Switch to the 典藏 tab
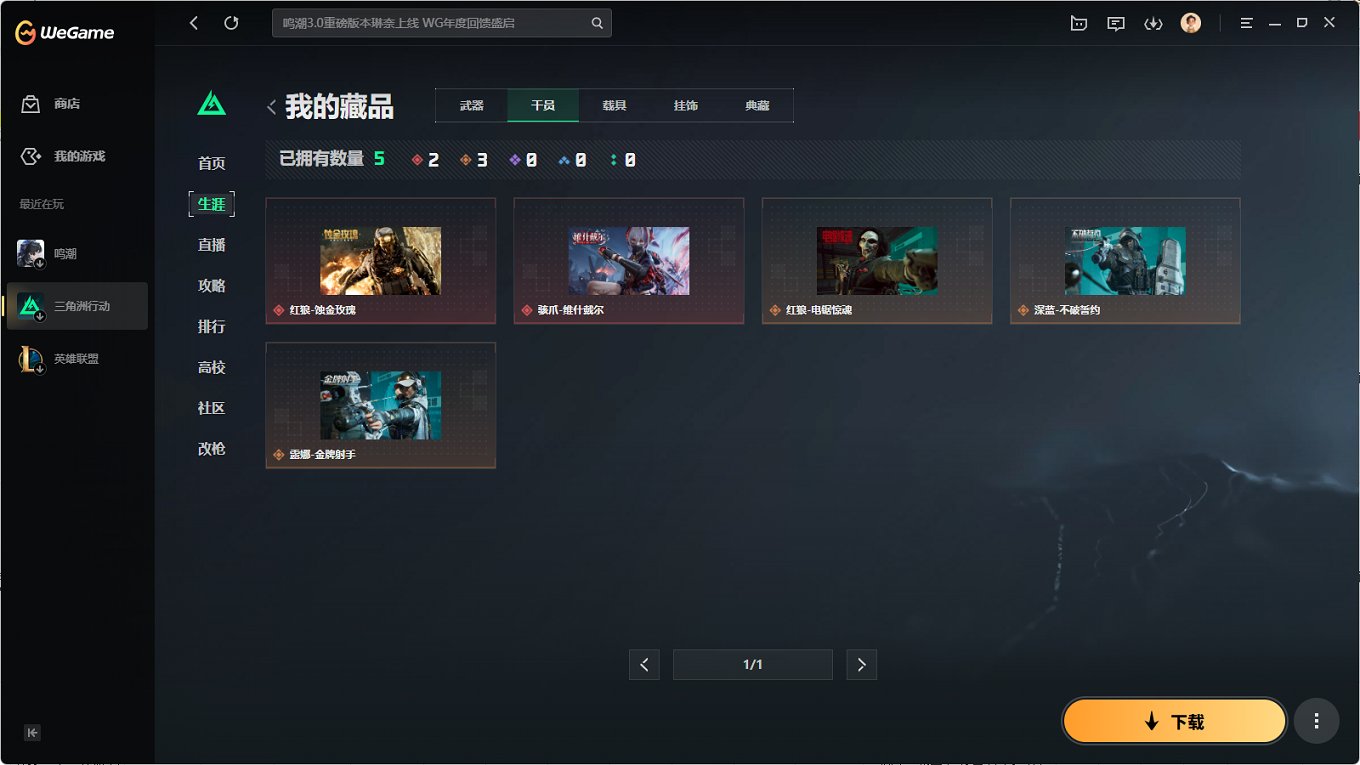 tap(757, 105)
